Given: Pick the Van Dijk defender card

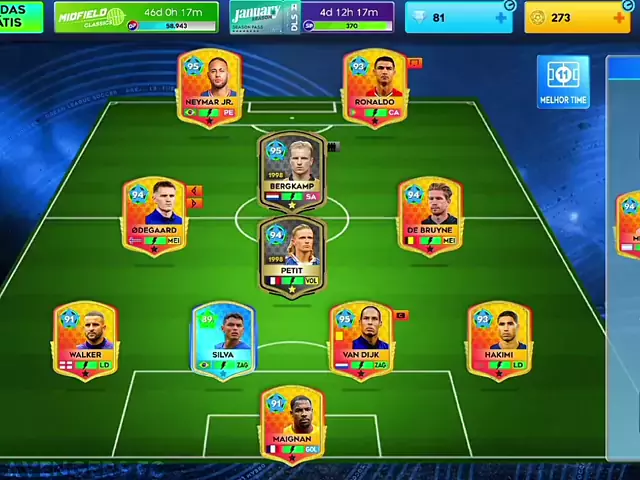Looking at the screenshot, I should tap(360, 339).
